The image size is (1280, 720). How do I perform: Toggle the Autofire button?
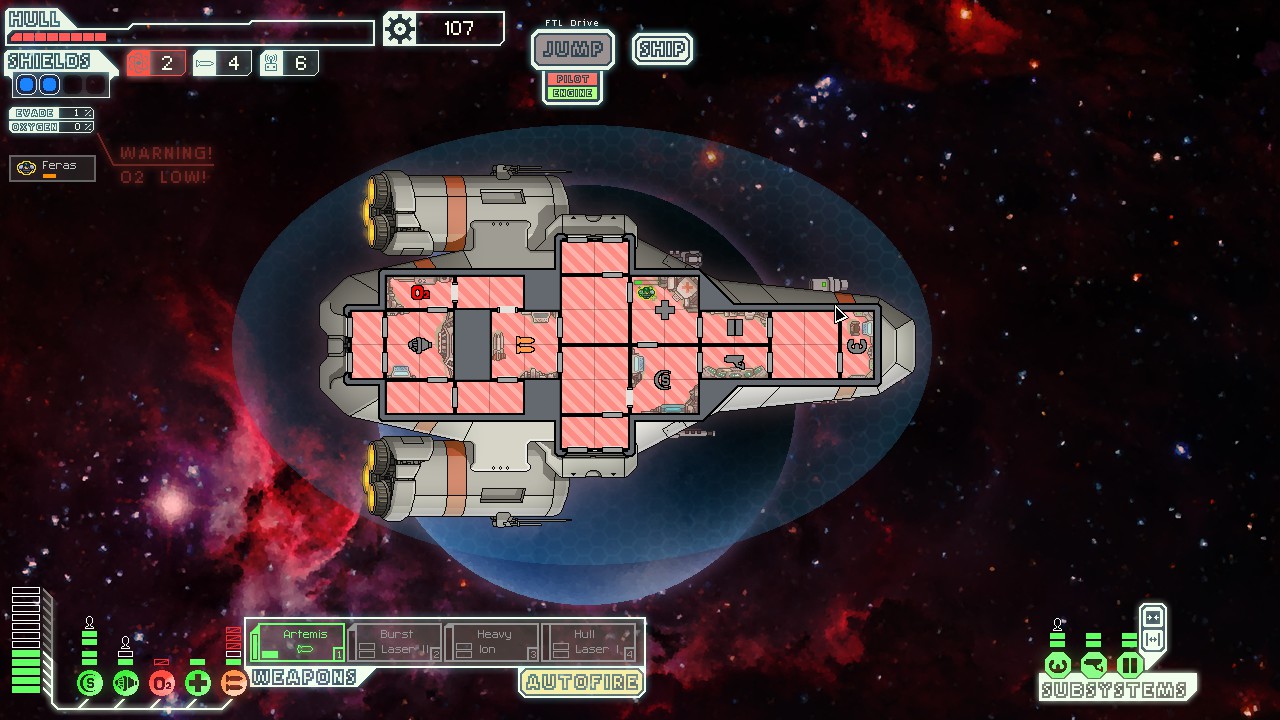point(581,683)
